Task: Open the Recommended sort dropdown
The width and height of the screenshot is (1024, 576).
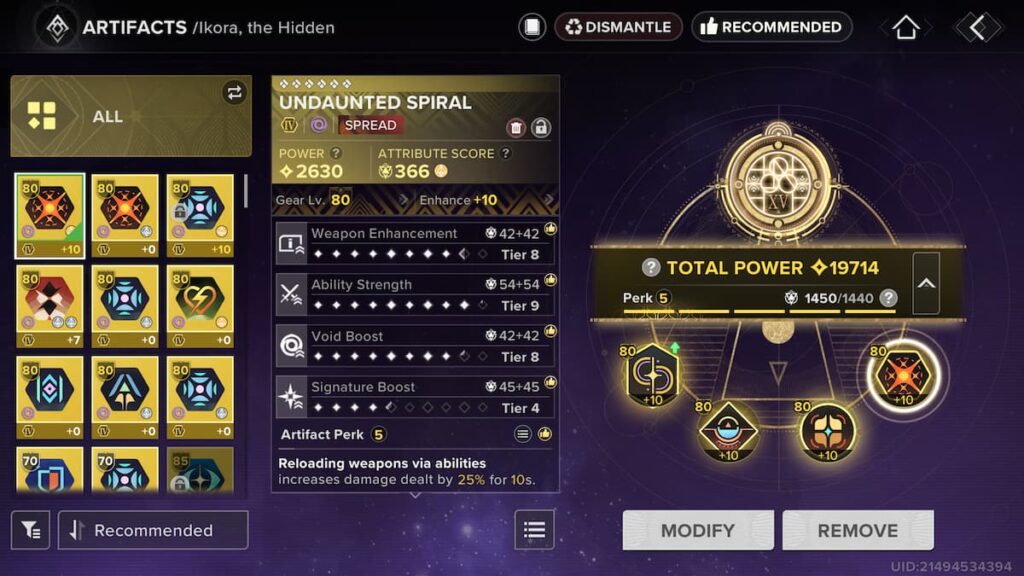Action: tap(153, 530)
